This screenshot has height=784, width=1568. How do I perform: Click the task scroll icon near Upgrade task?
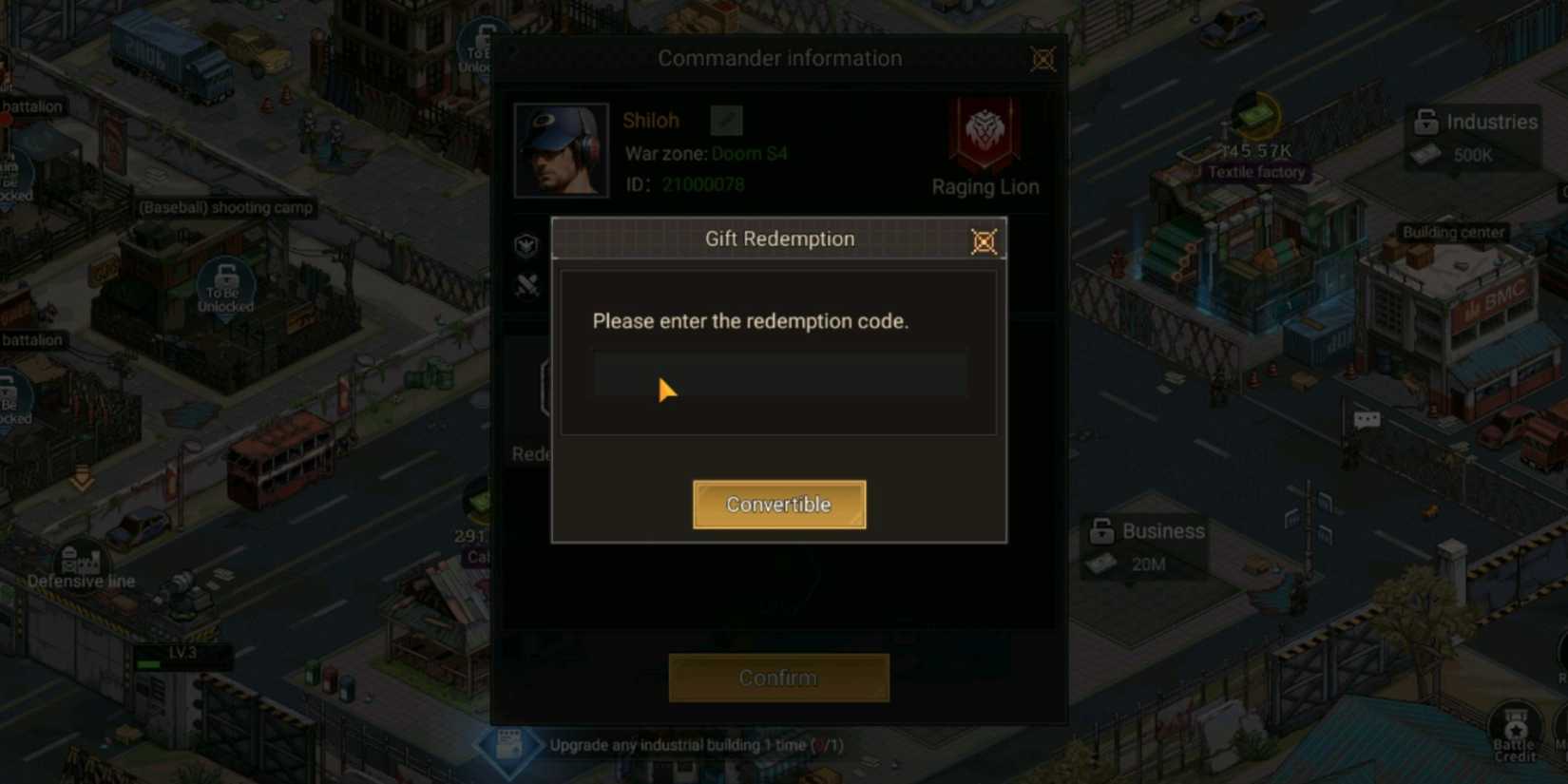coord(510,745)
